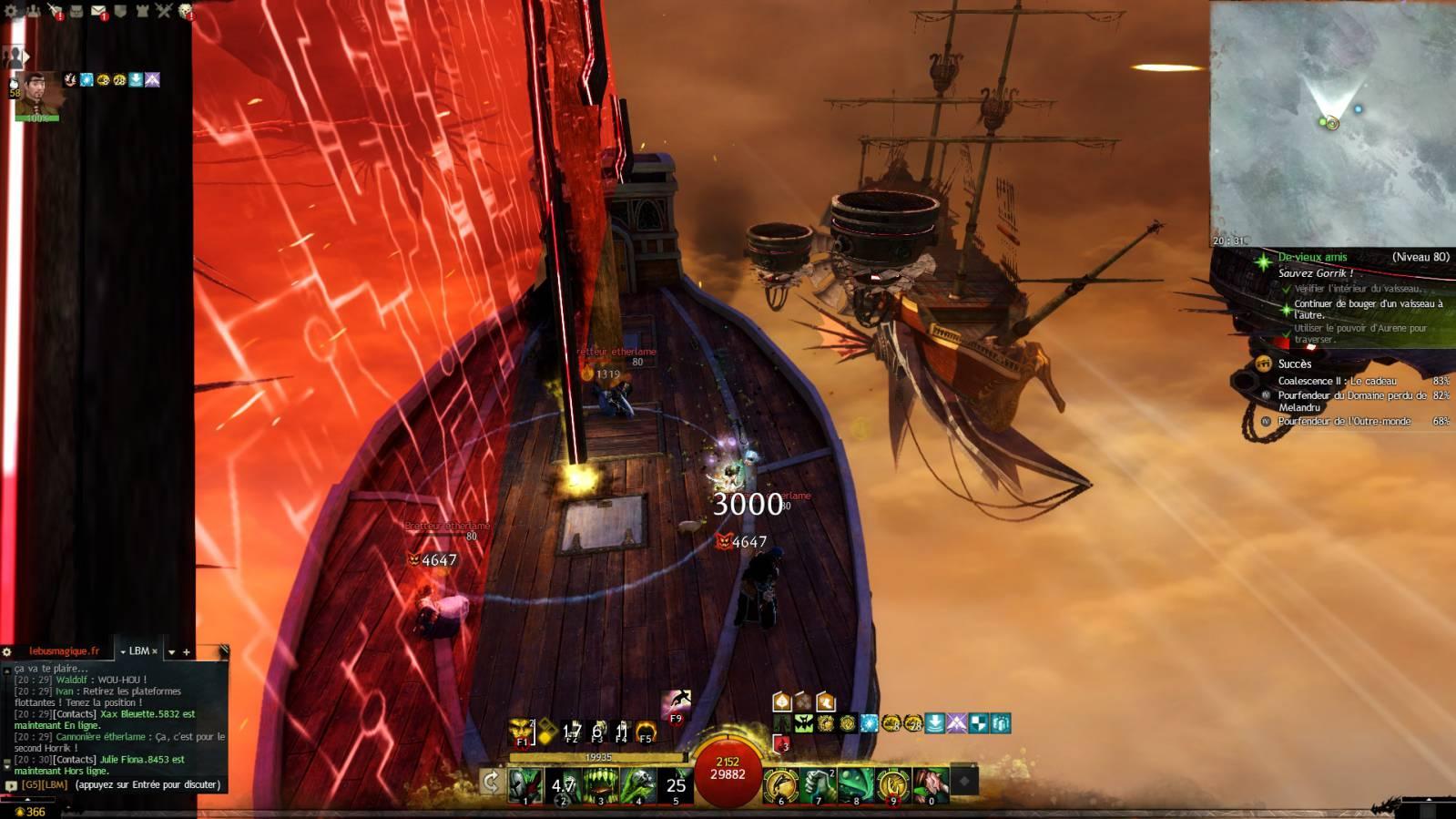This screenshot has height=819, width=1456.
Task: Click the player character portrait
Action: (36, 94)
